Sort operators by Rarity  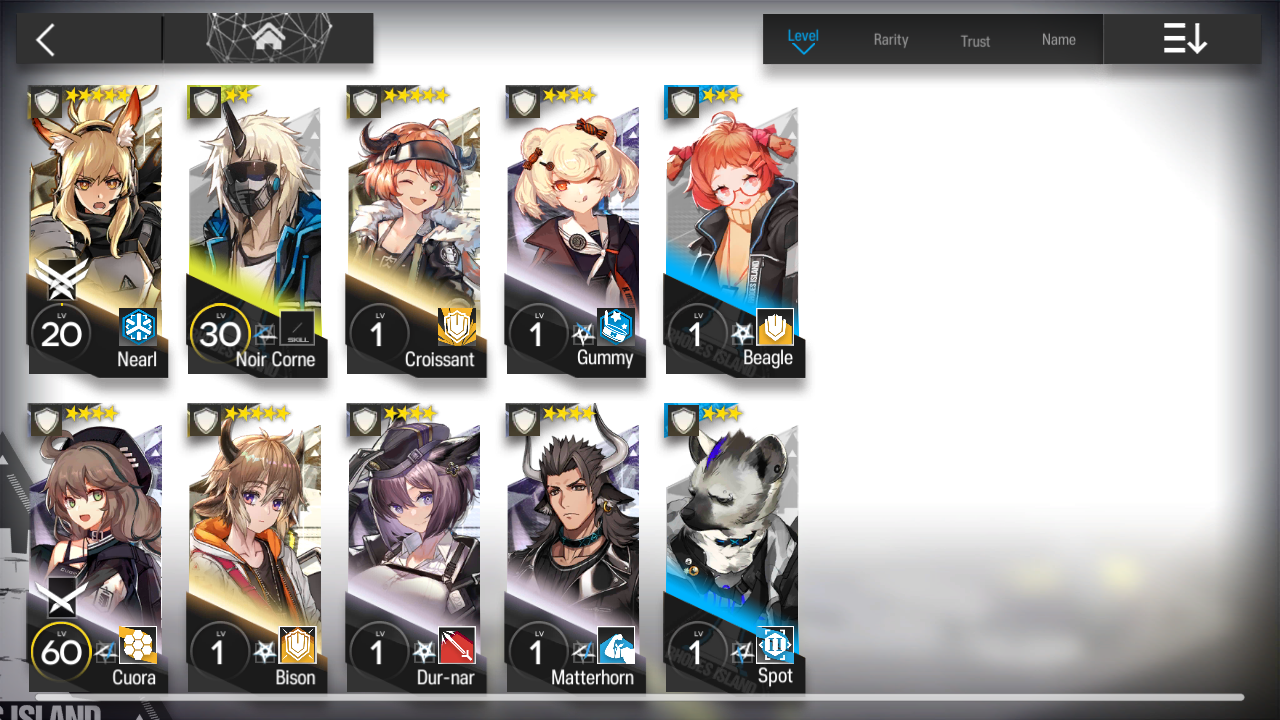(890, 40)
